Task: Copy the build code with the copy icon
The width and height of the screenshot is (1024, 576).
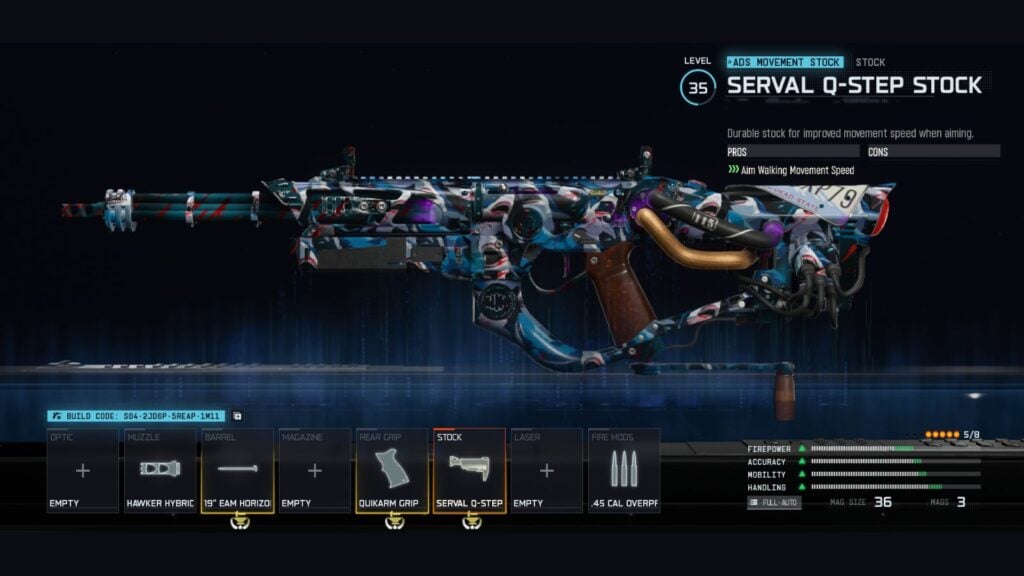Action: point(238,416)
